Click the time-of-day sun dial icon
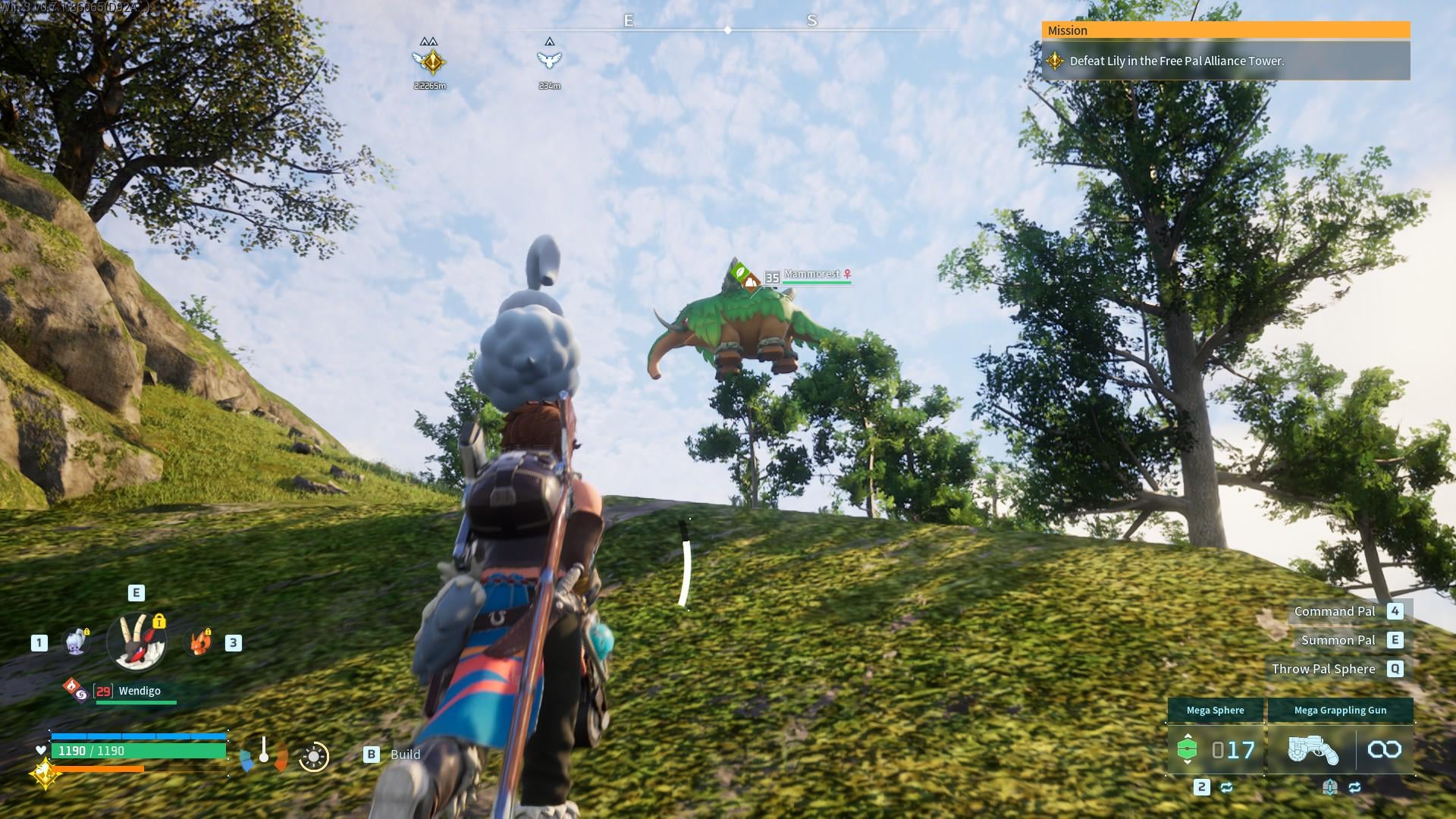 click(313, 756)
